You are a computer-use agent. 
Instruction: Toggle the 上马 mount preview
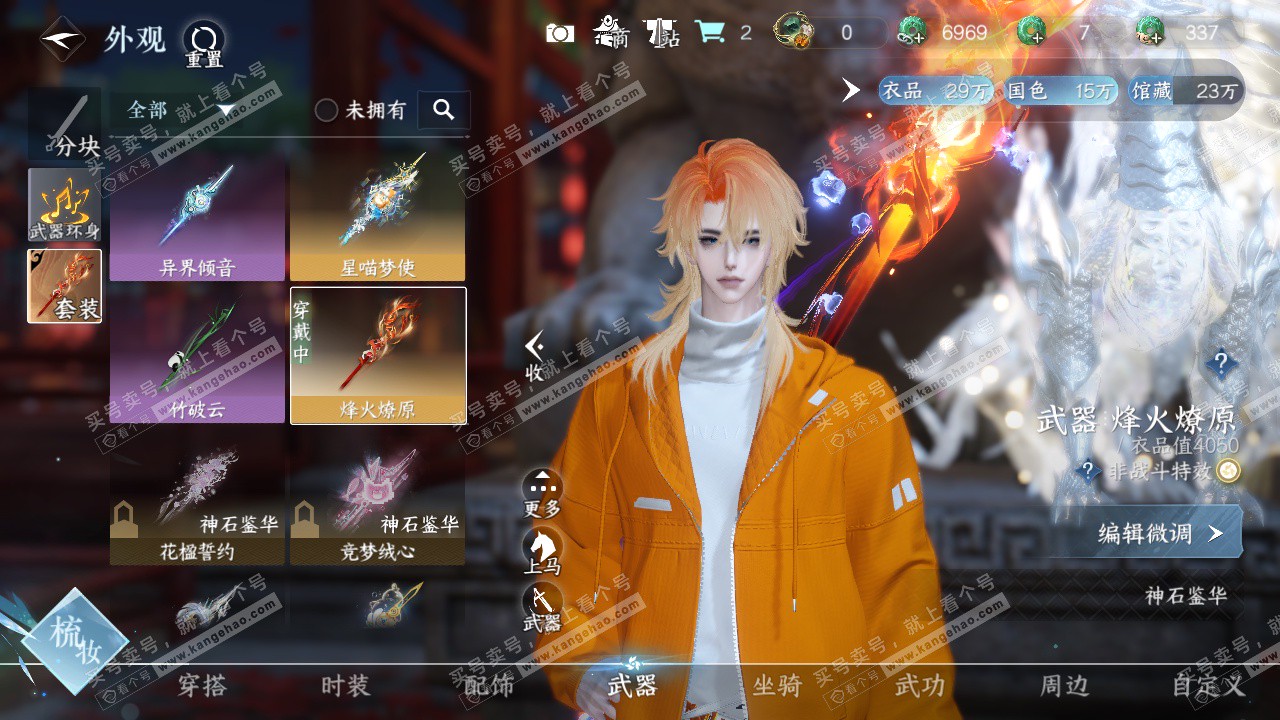tap(542, 551)
